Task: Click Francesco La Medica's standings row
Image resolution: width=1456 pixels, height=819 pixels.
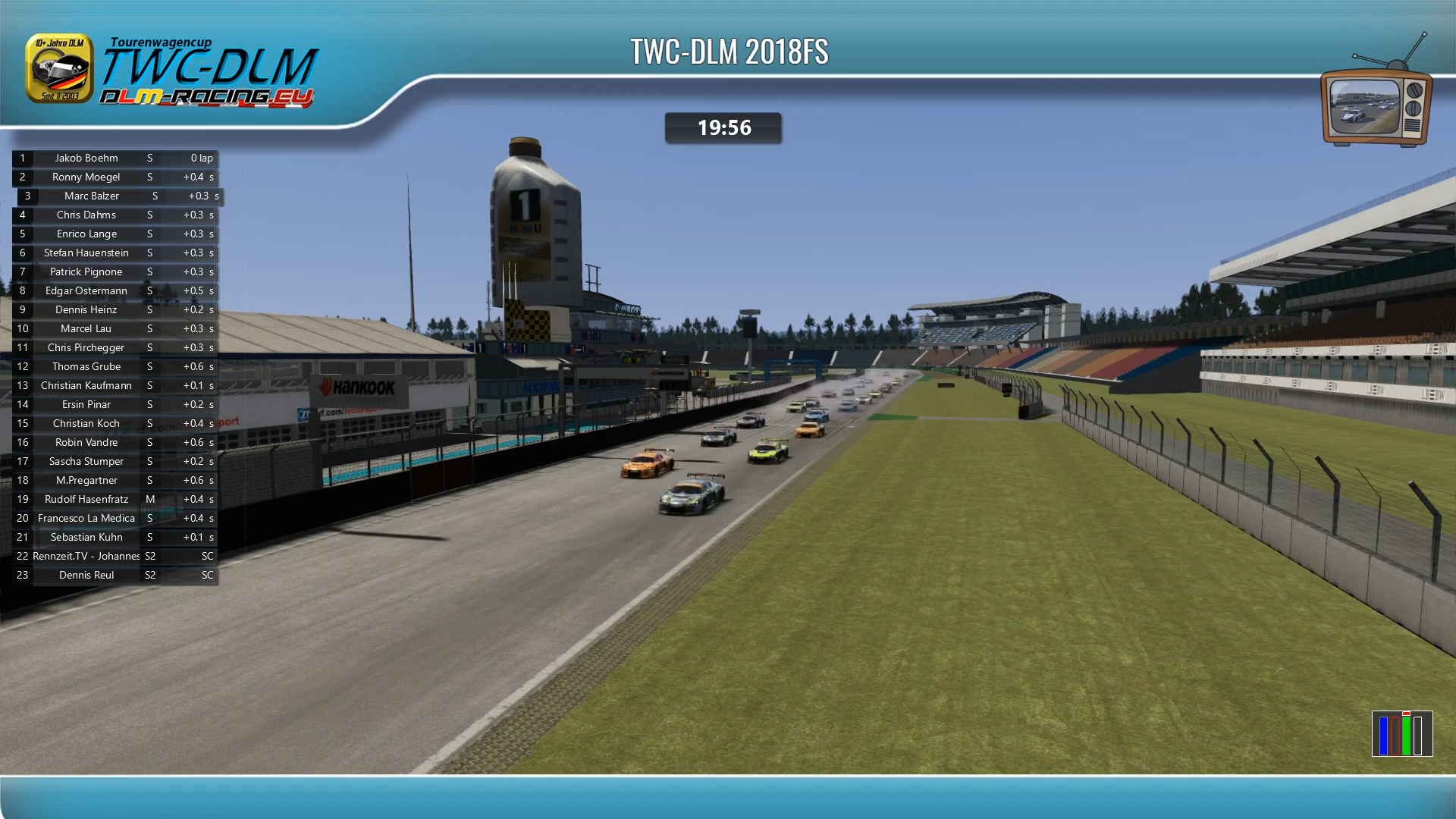Action: point(86,519)
